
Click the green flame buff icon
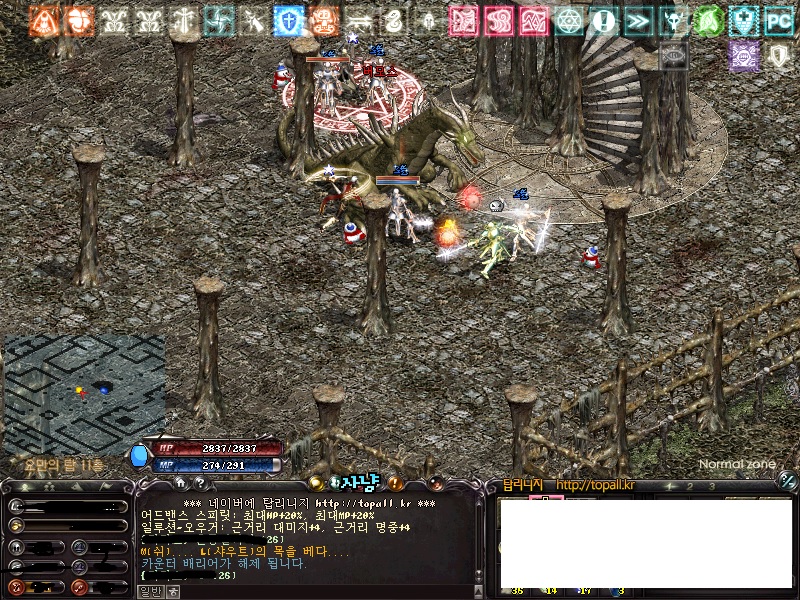(708, 20)
